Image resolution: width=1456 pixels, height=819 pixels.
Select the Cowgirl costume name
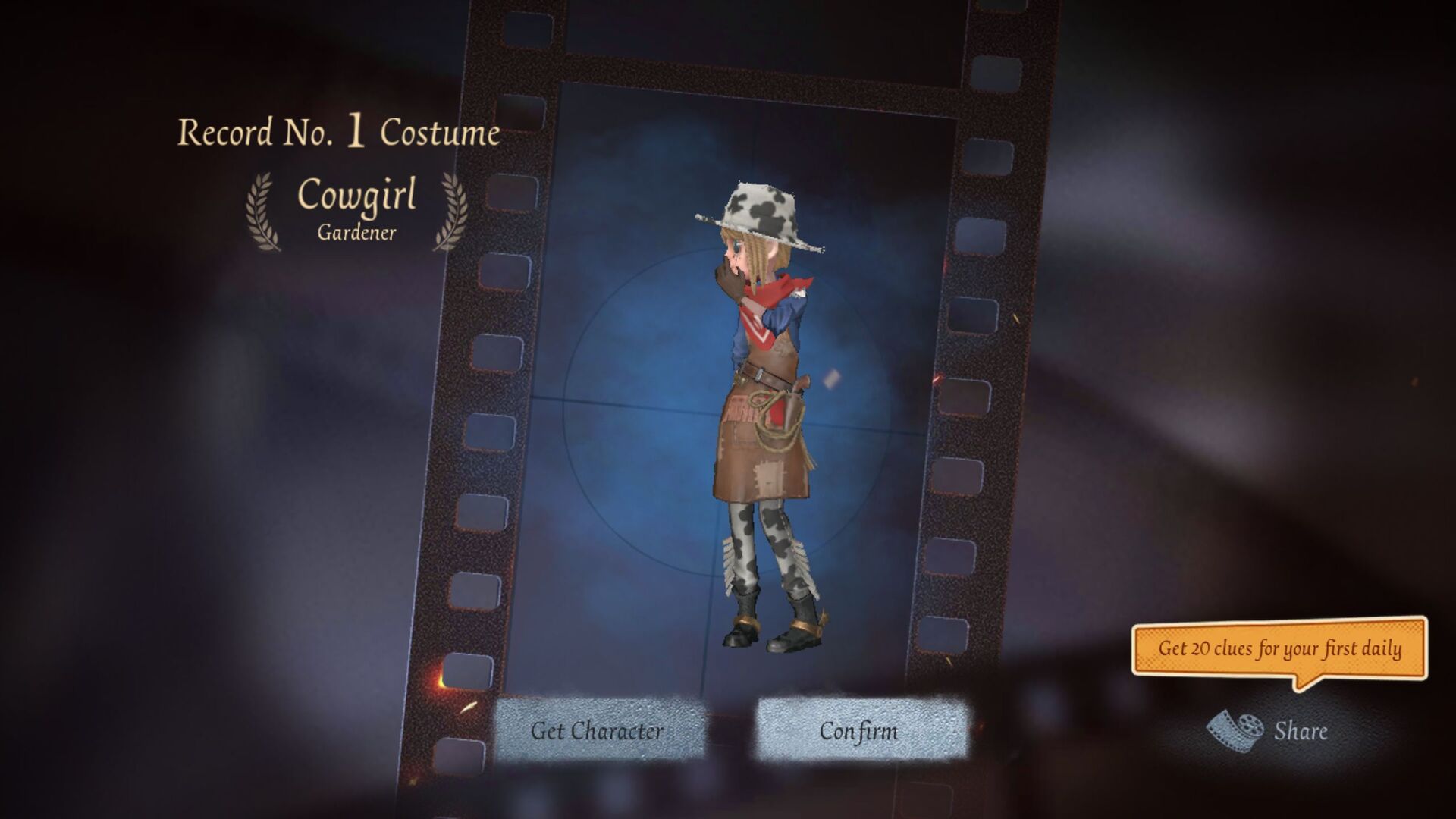[x=356, y=196]
